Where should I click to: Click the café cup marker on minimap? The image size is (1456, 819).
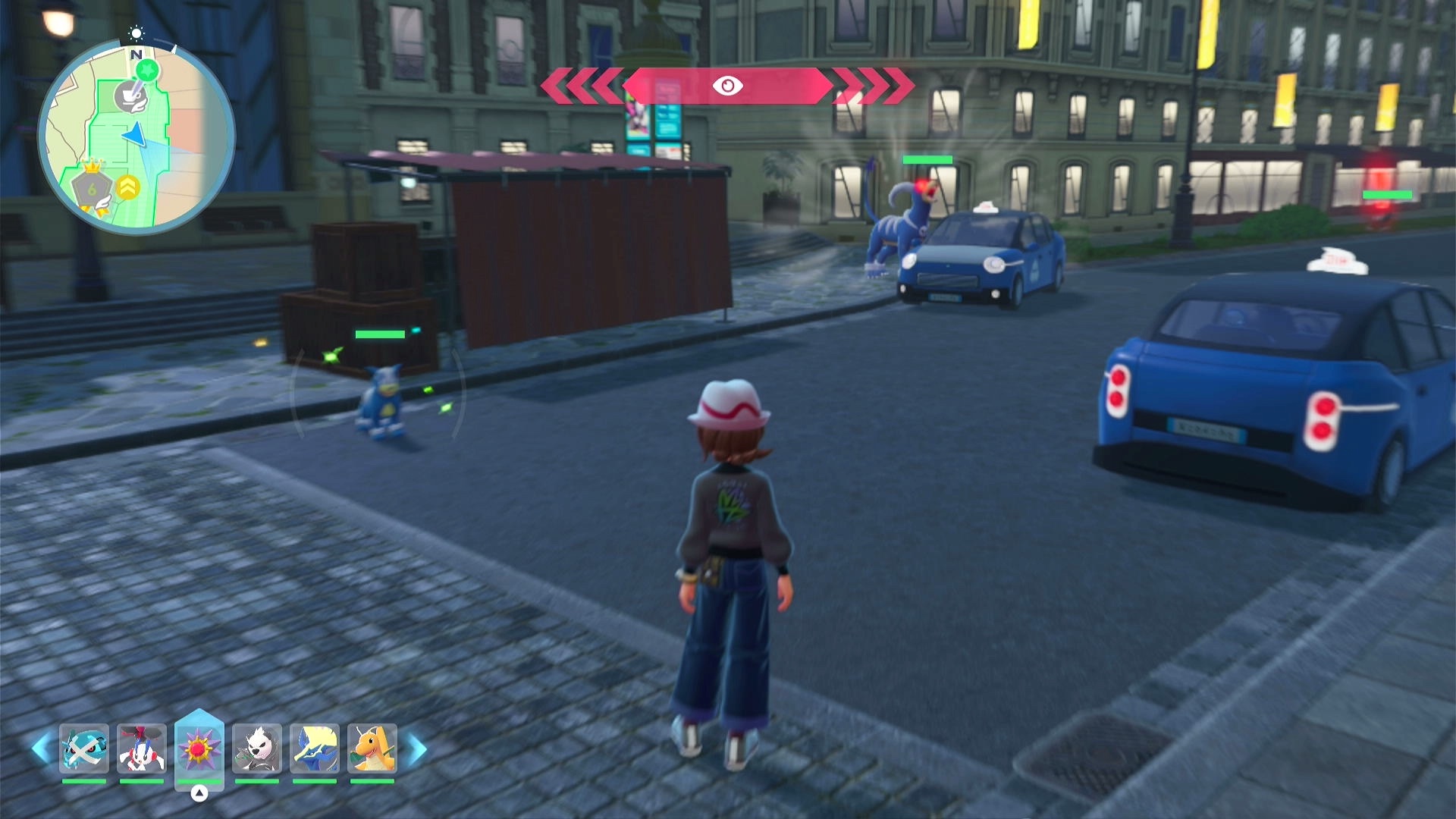(x=130, y=96)
